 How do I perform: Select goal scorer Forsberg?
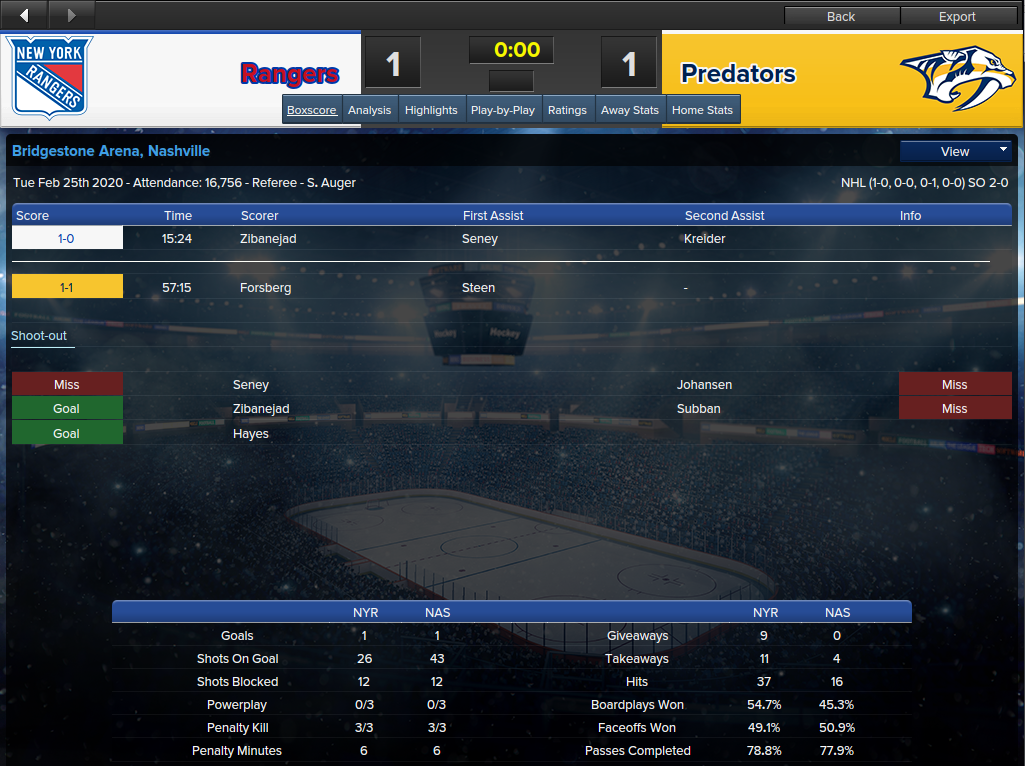click(265, 288)
